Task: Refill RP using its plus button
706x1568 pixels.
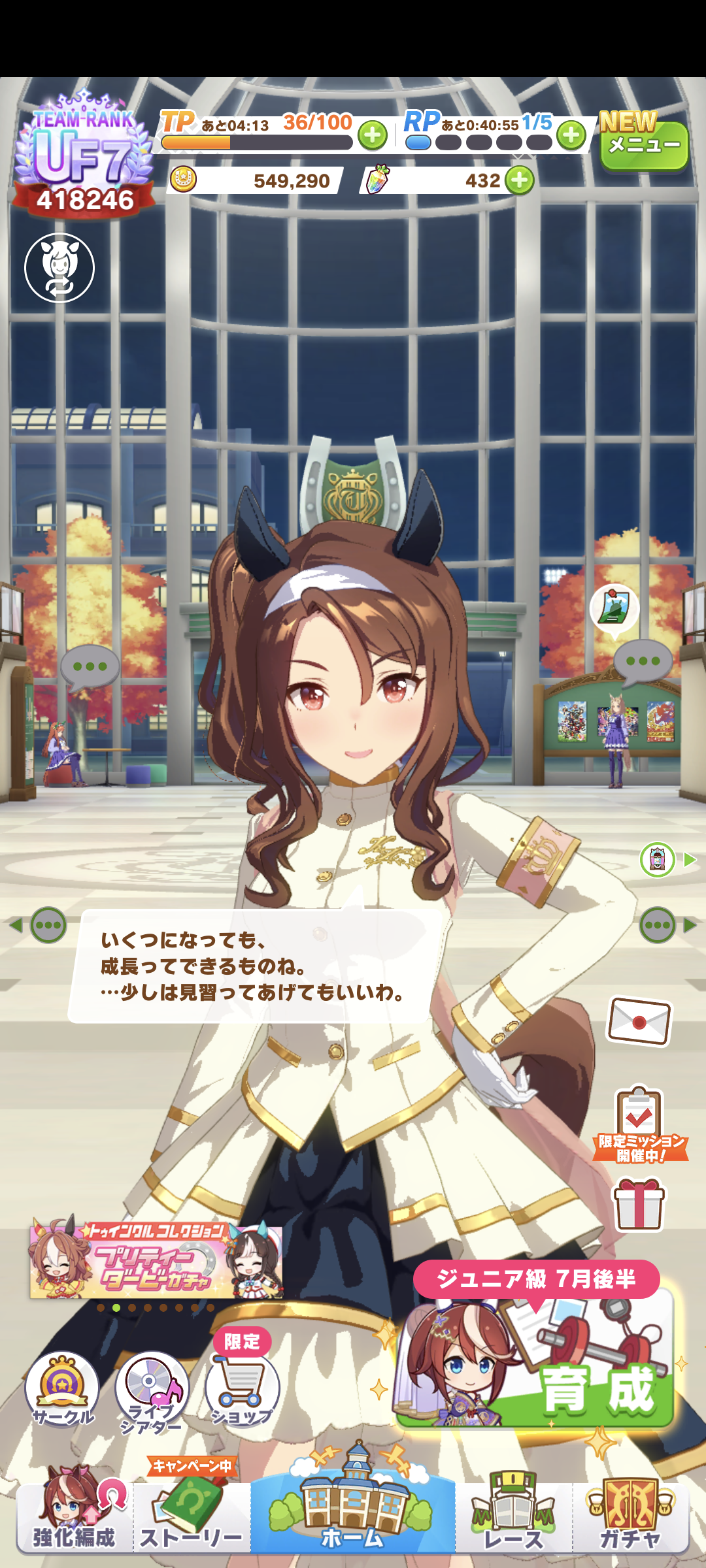Action: click(571, 135)
